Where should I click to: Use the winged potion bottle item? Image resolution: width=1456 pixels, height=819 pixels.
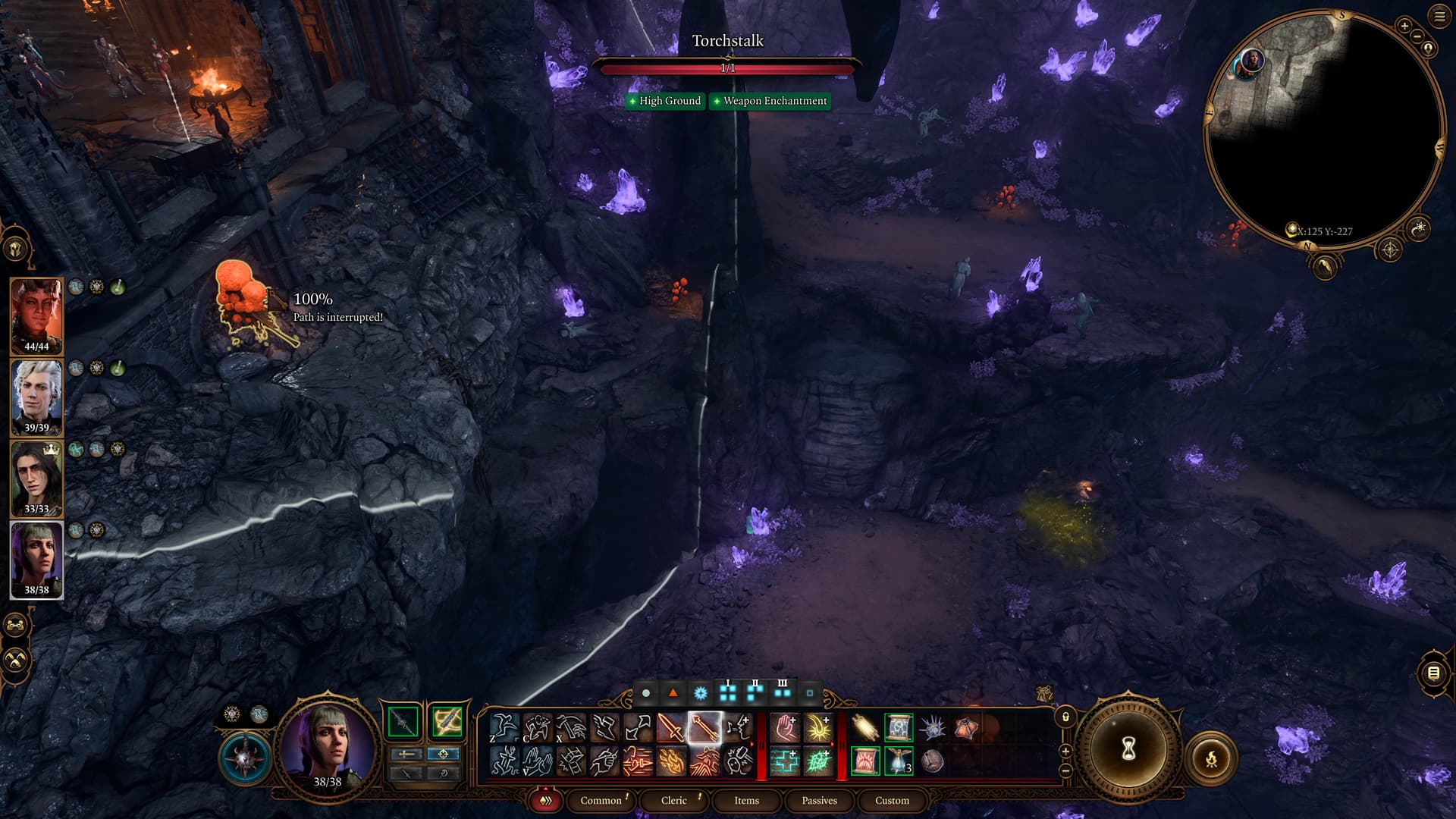899,761
